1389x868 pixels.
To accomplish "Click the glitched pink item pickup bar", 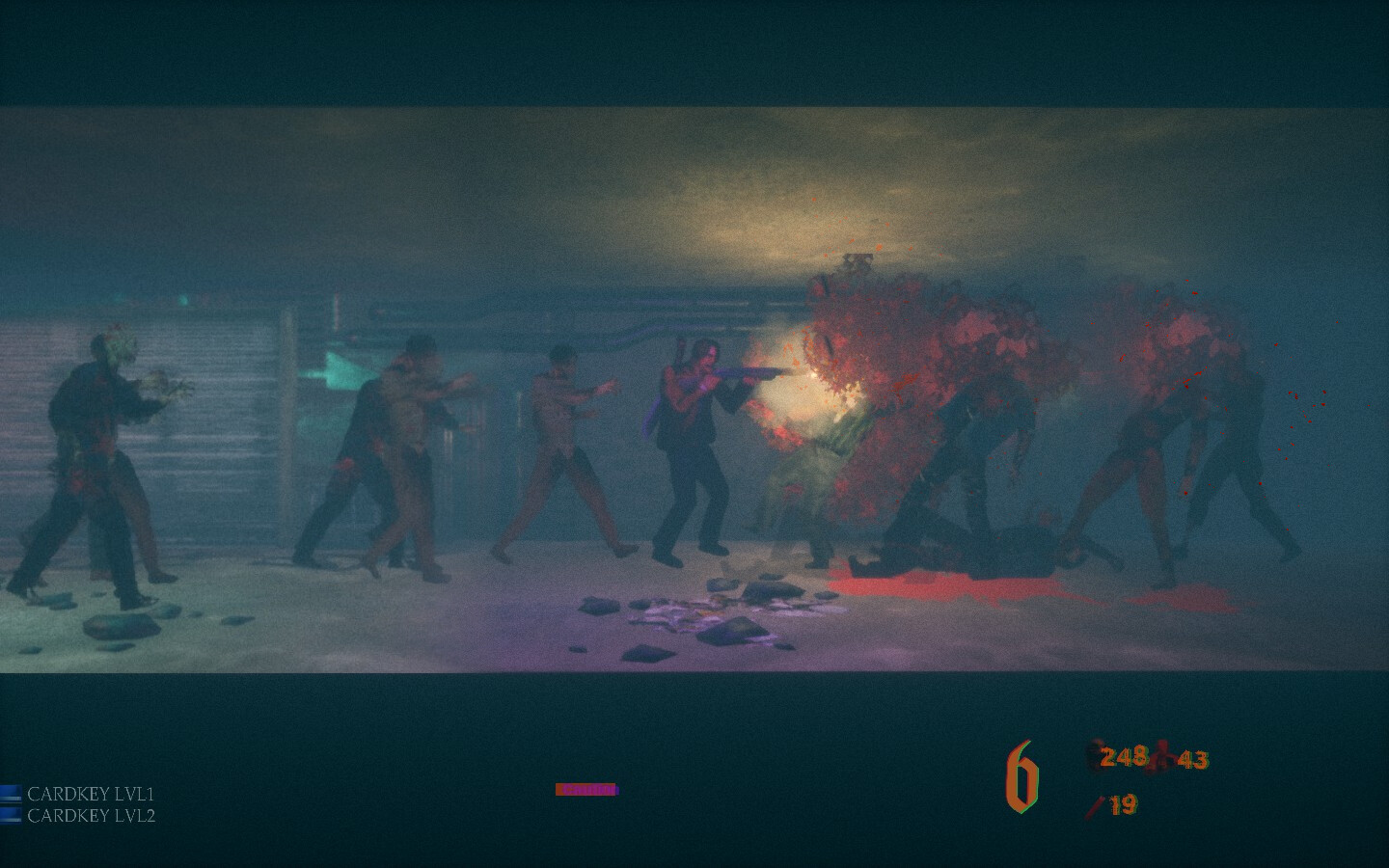I will point(585,788).
